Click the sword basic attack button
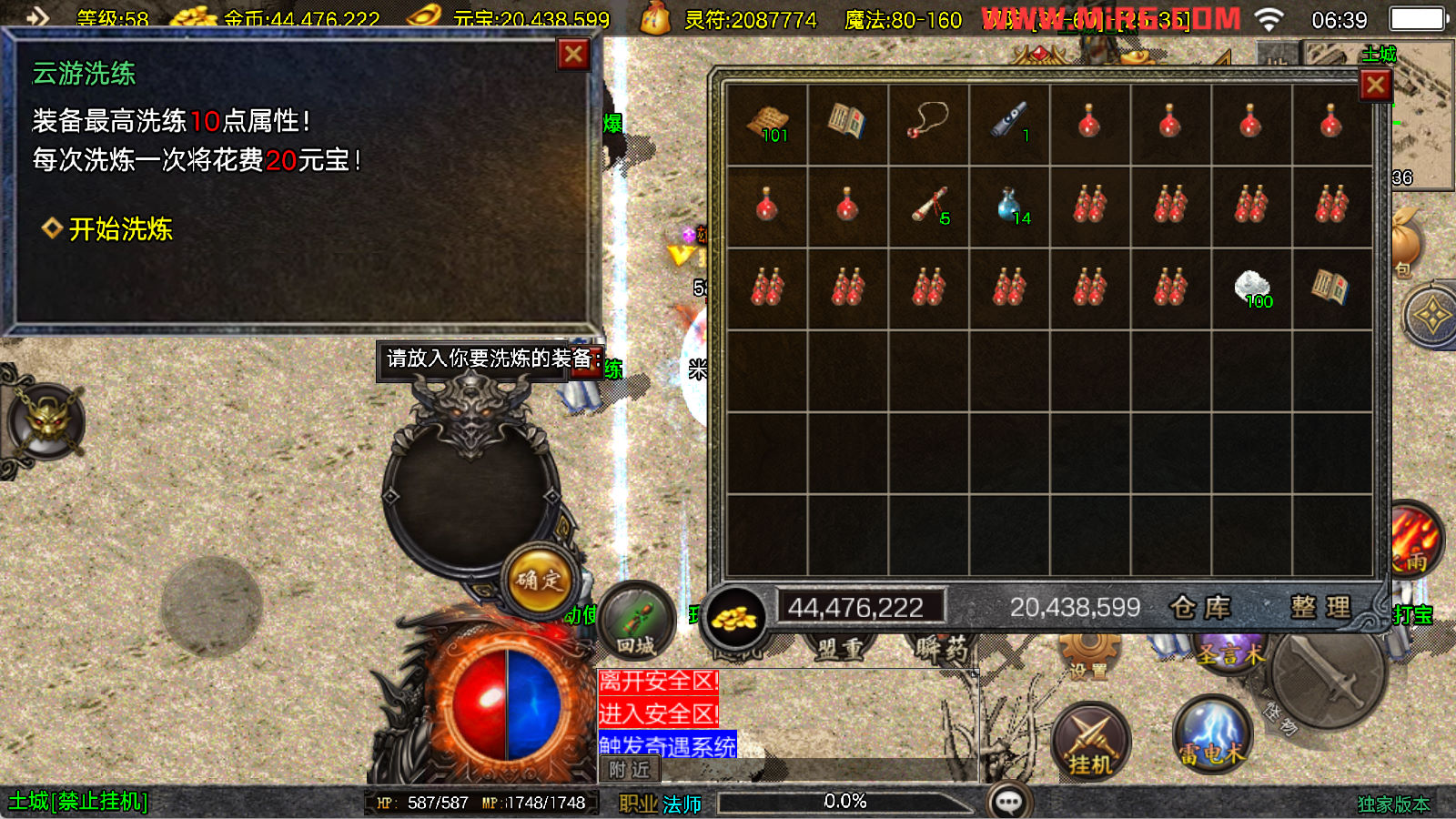Viewport: 1456px width, 819px height. coord(1327,675)
